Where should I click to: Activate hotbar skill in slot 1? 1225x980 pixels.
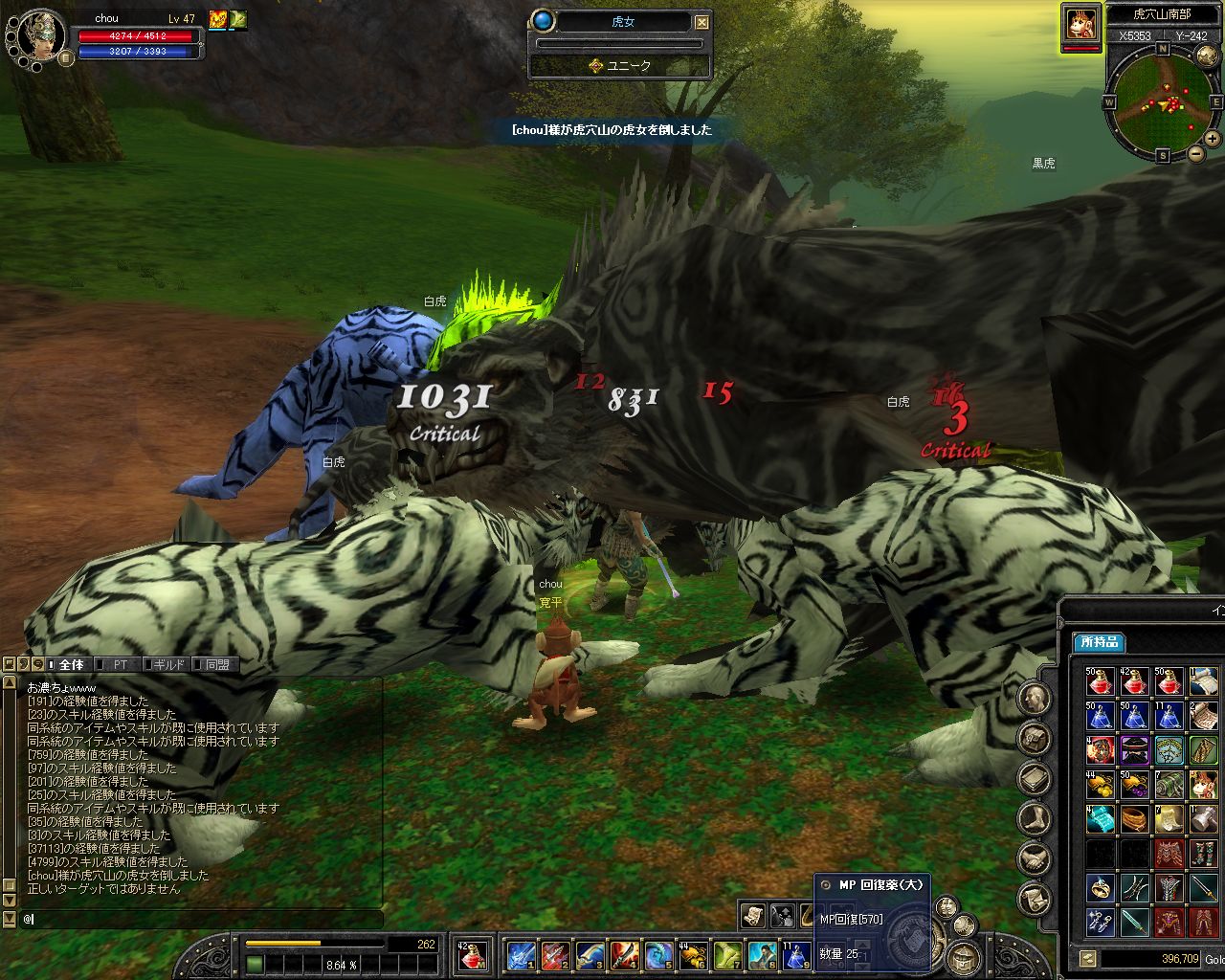[x=522, y=955]
